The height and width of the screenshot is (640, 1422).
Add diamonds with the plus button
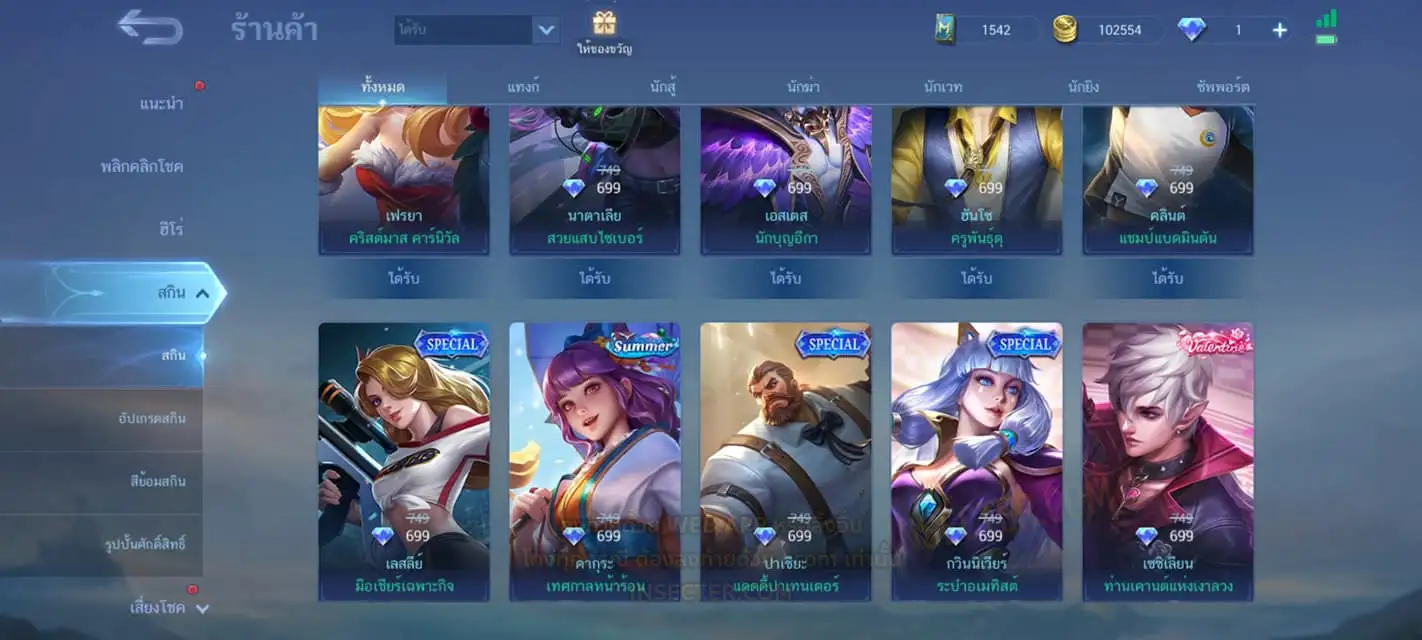click(x=1279, y=30)
